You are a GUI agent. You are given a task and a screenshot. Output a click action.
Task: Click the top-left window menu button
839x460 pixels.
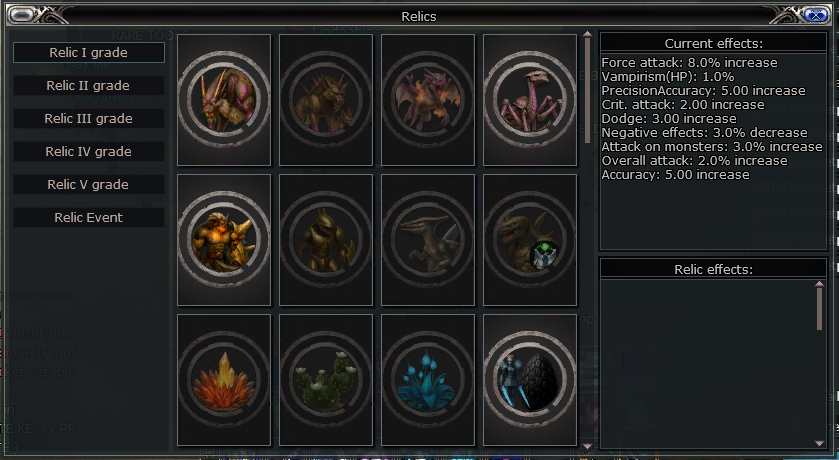(x=24, y=15)
